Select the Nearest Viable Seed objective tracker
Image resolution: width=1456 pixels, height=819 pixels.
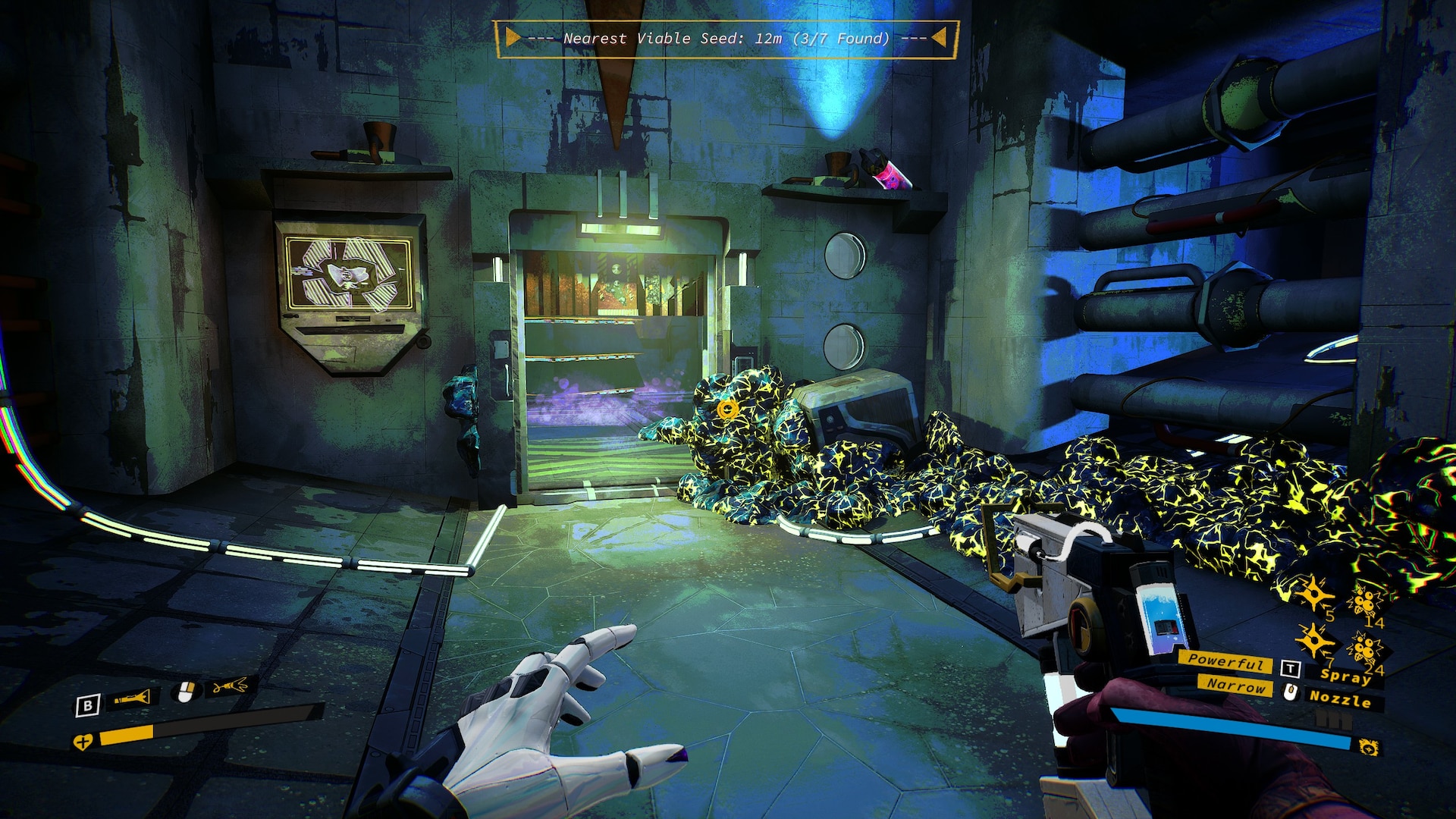pyautogui.click(x=726, y=38)
